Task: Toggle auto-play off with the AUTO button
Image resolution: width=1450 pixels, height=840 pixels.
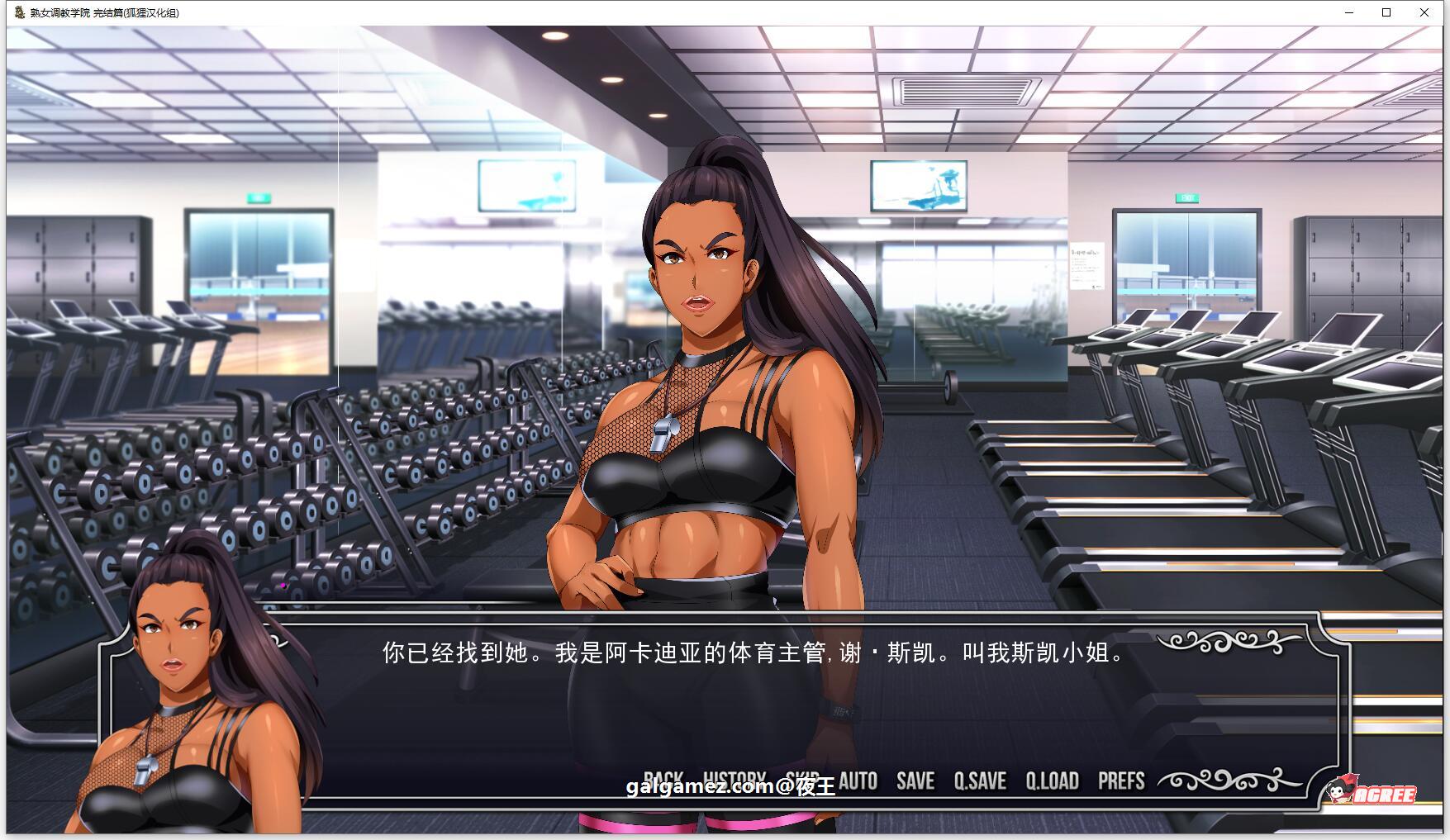Action: (857, 780)
